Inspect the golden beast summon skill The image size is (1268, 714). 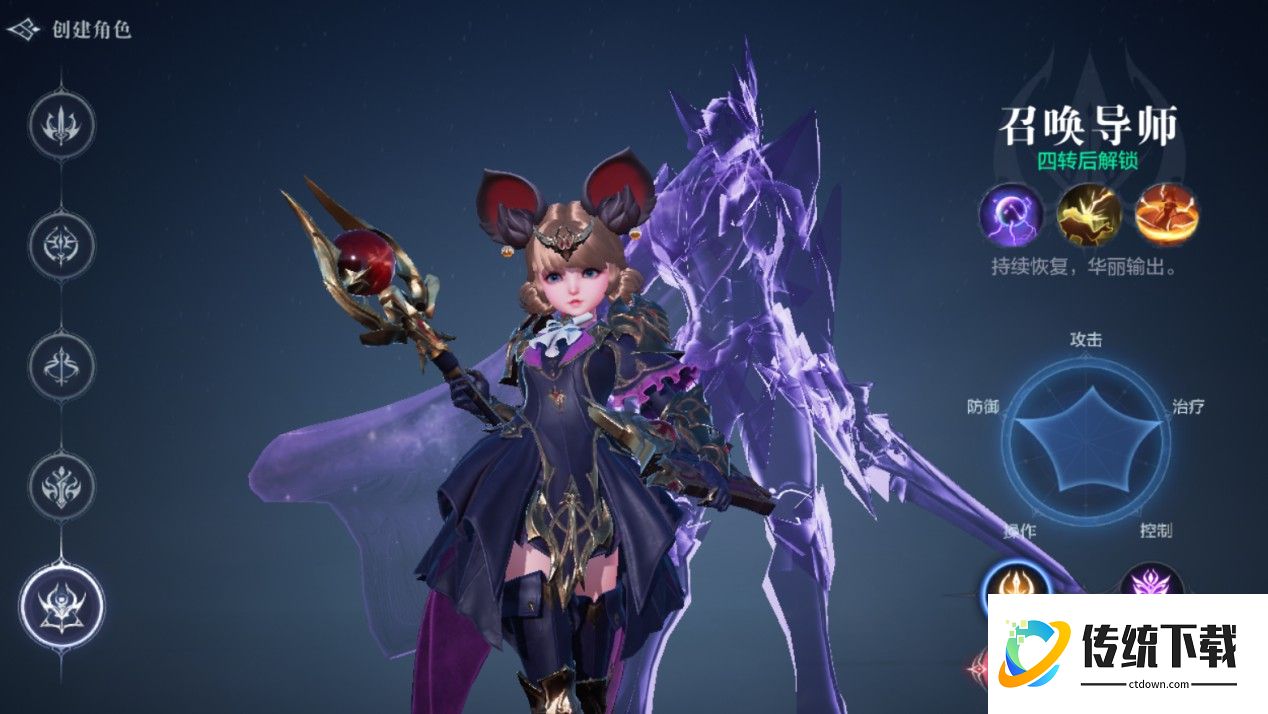click(1089, 215)
